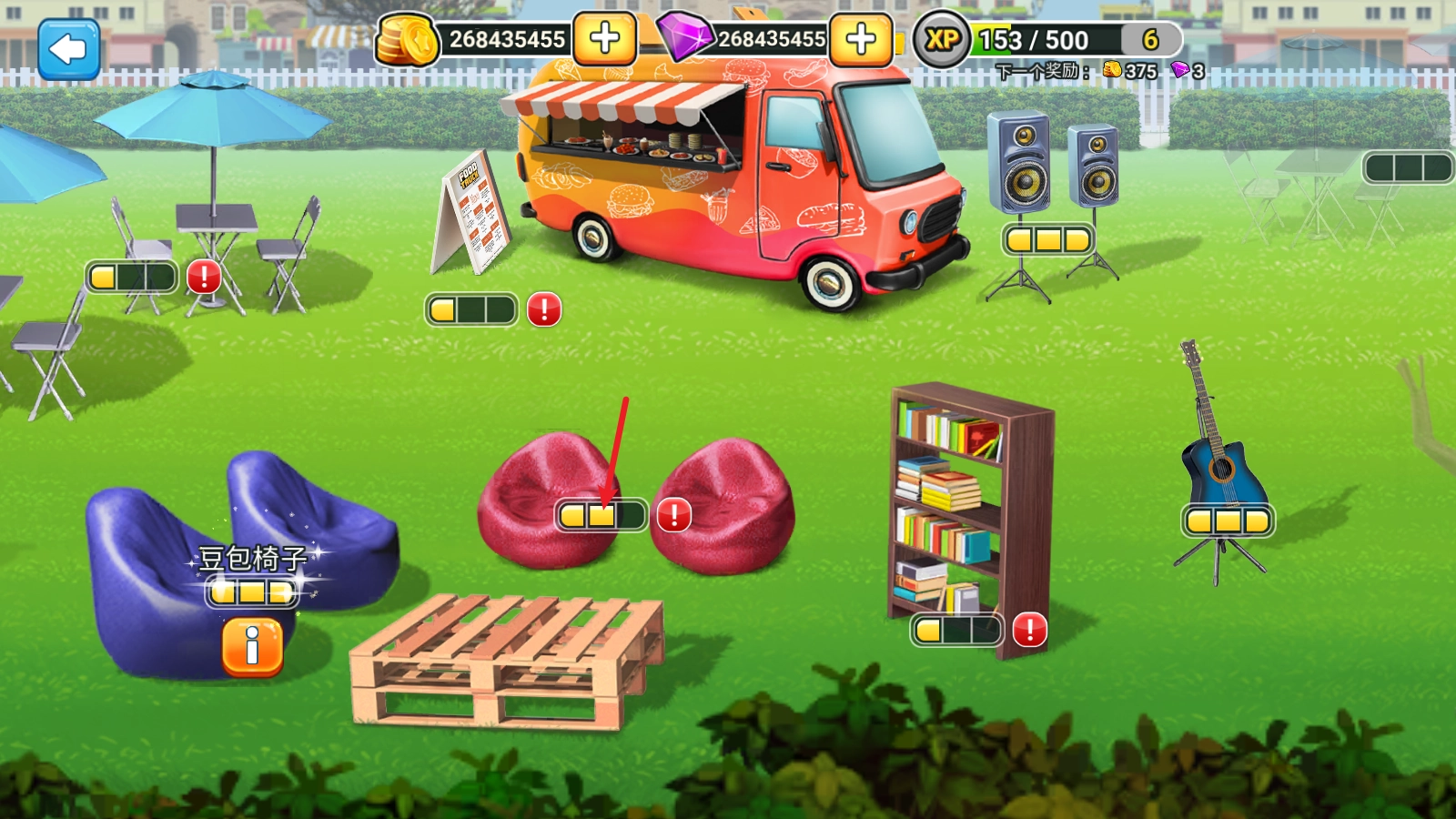Select the food truck sign upgrade bar
Screen dimensions: 1456x819
pos(471,309)
